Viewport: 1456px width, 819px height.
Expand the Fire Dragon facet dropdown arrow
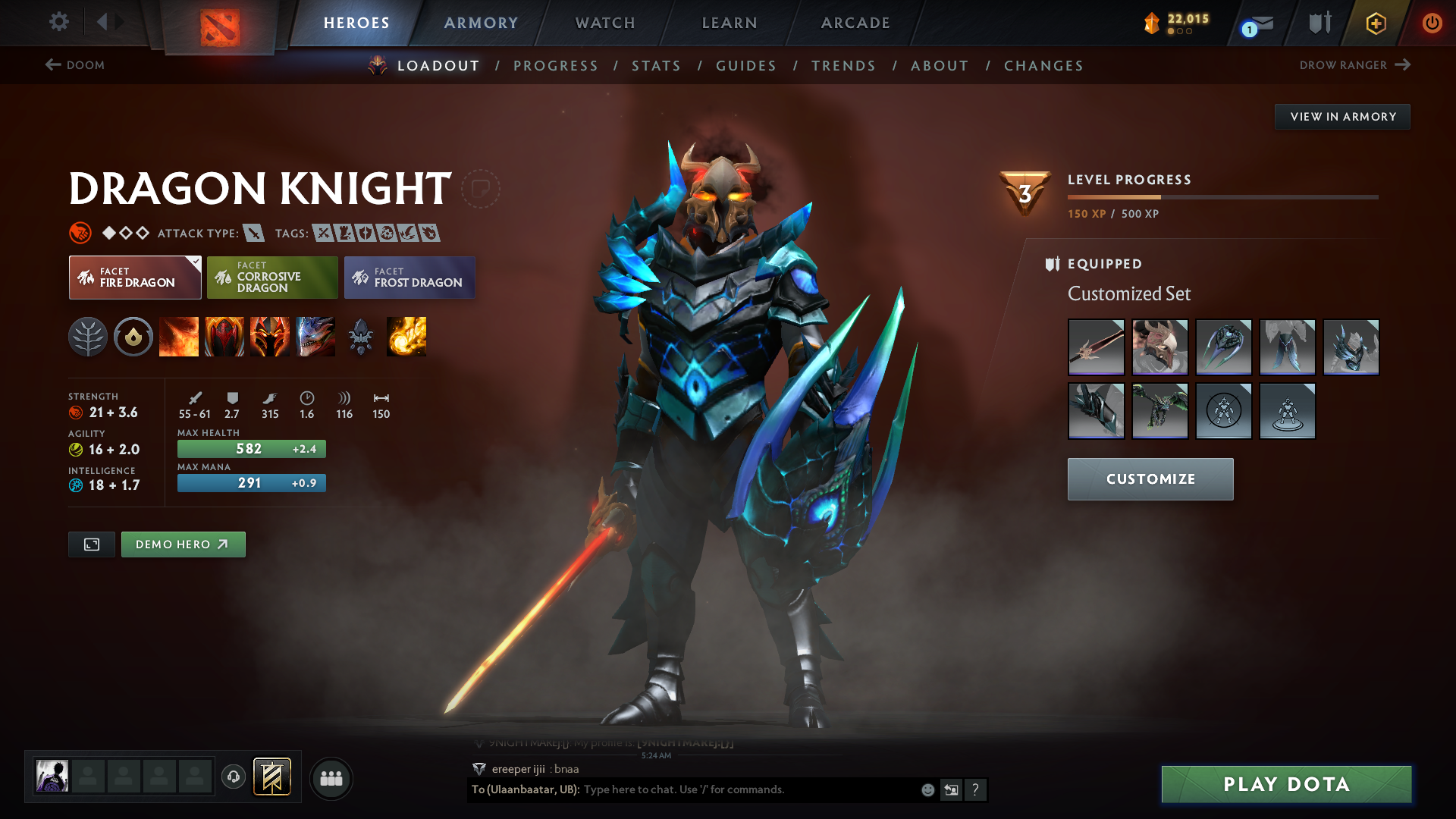pos(196,261)
